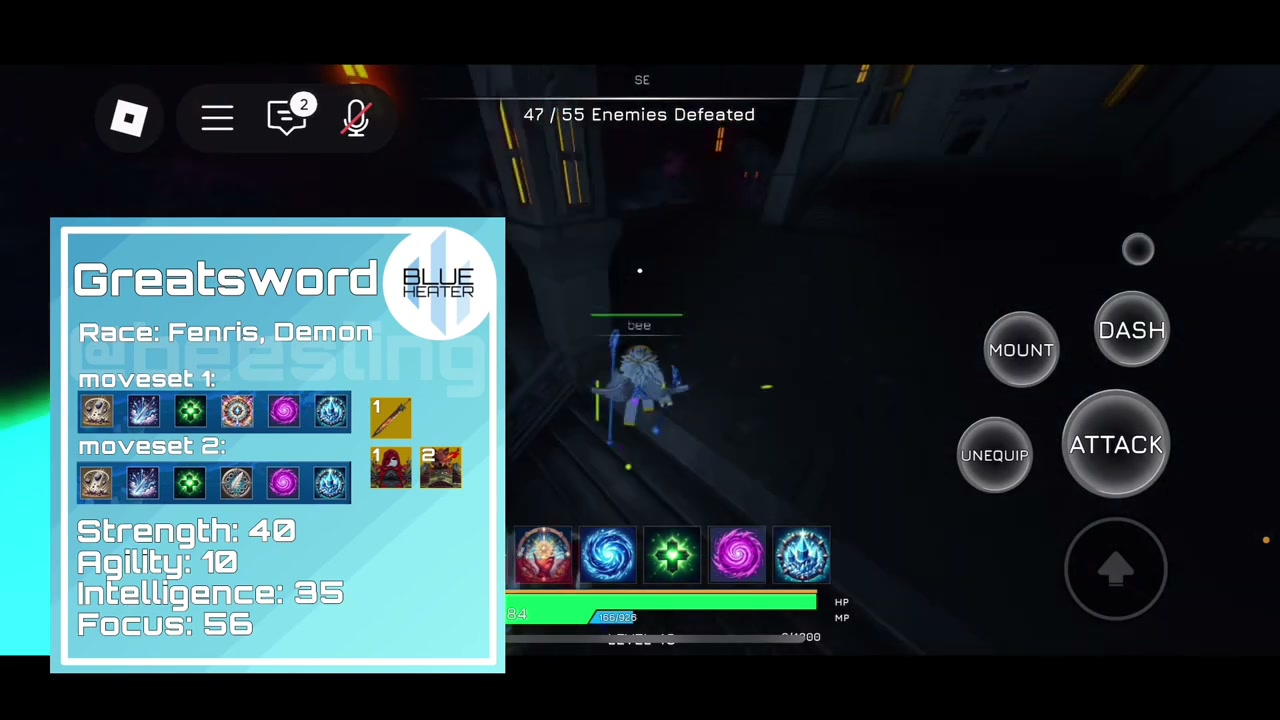Viewport: 1280px width, 720px height.
Task: Select the sword-strike ability in moveset 2
Action: (x=143, y=482)
